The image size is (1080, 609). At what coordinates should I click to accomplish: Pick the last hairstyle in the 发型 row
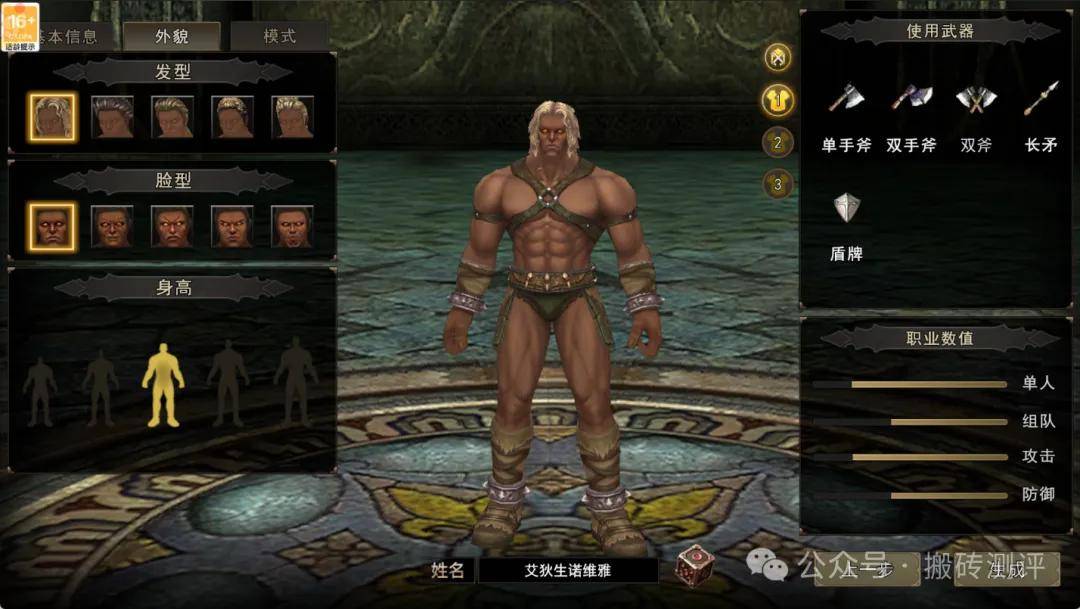point(293,117)
